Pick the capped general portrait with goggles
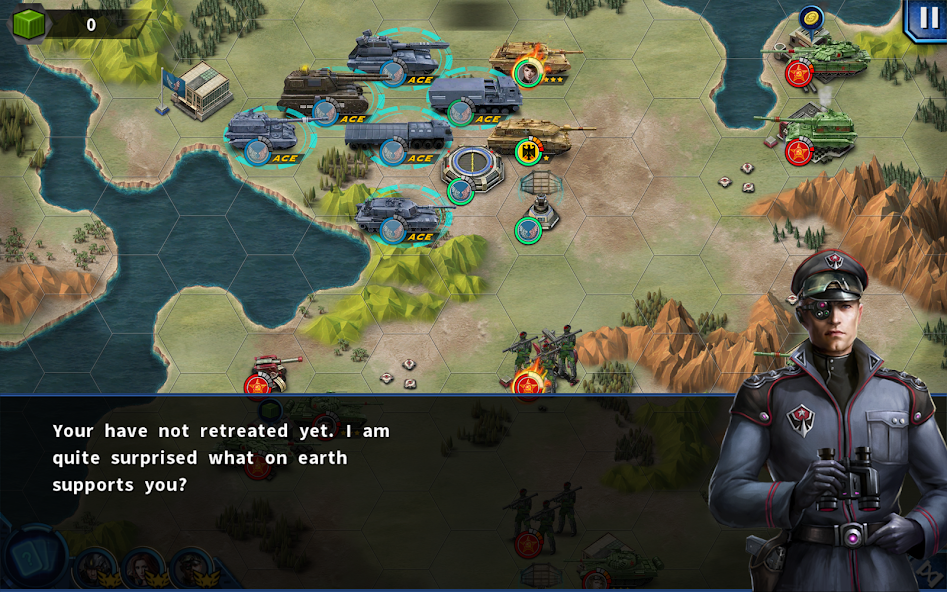The image size is (947, 592). [x=190, y=567]
